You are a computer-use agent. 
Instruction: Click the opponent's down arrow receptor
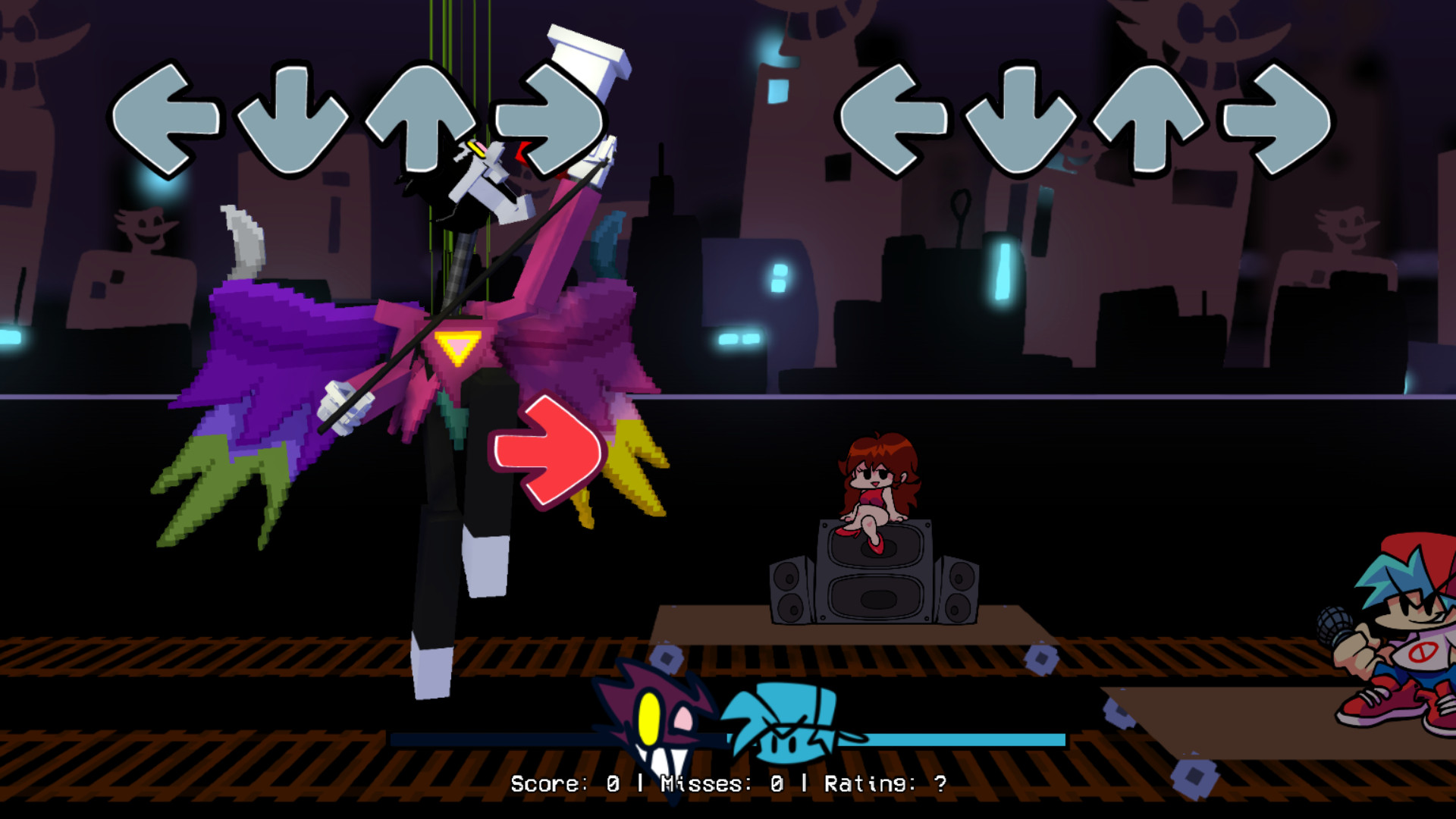(x=292, y=121)
